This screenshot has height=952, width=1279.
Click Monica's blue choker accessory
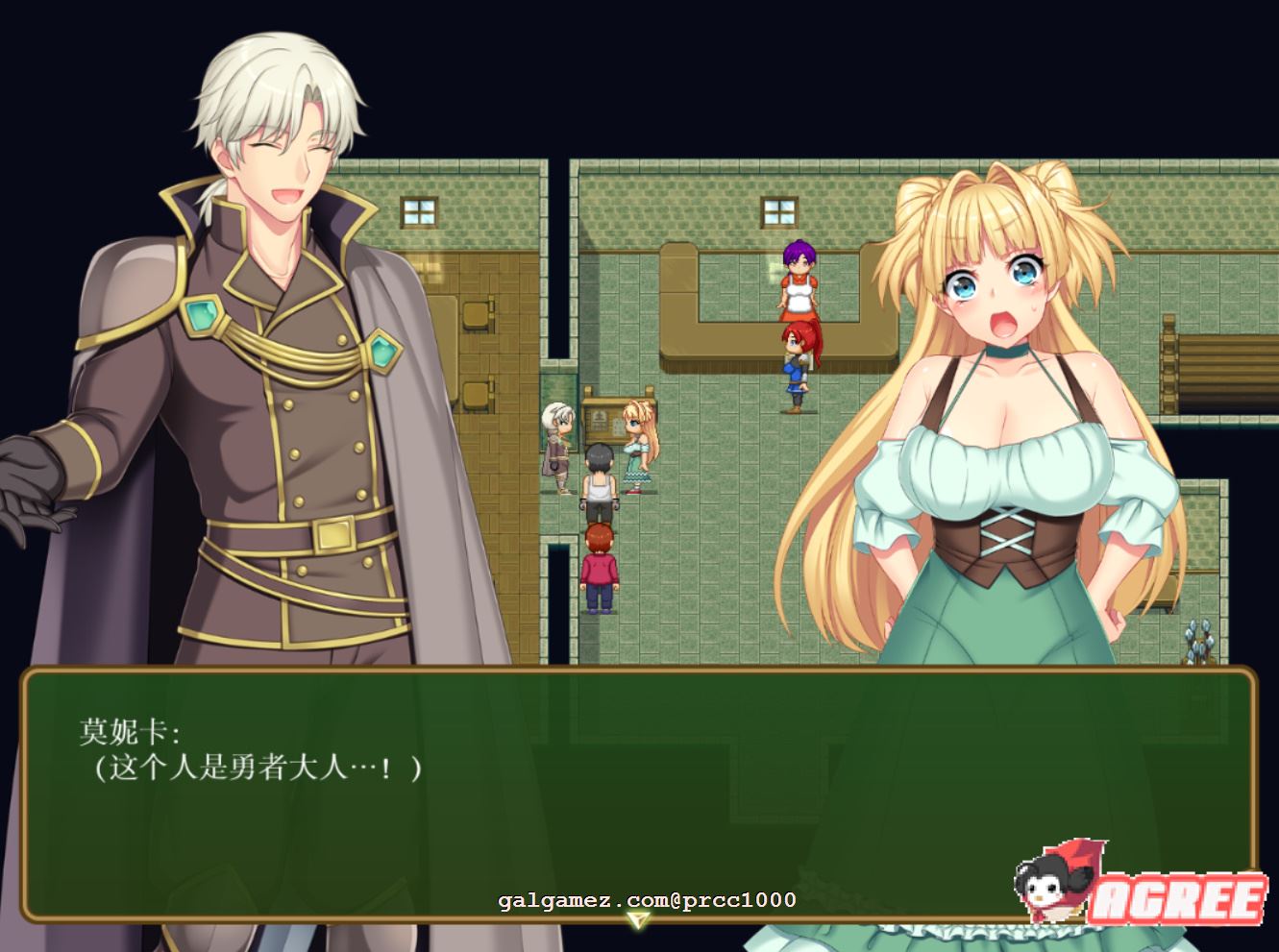(x=1006, y=354)
